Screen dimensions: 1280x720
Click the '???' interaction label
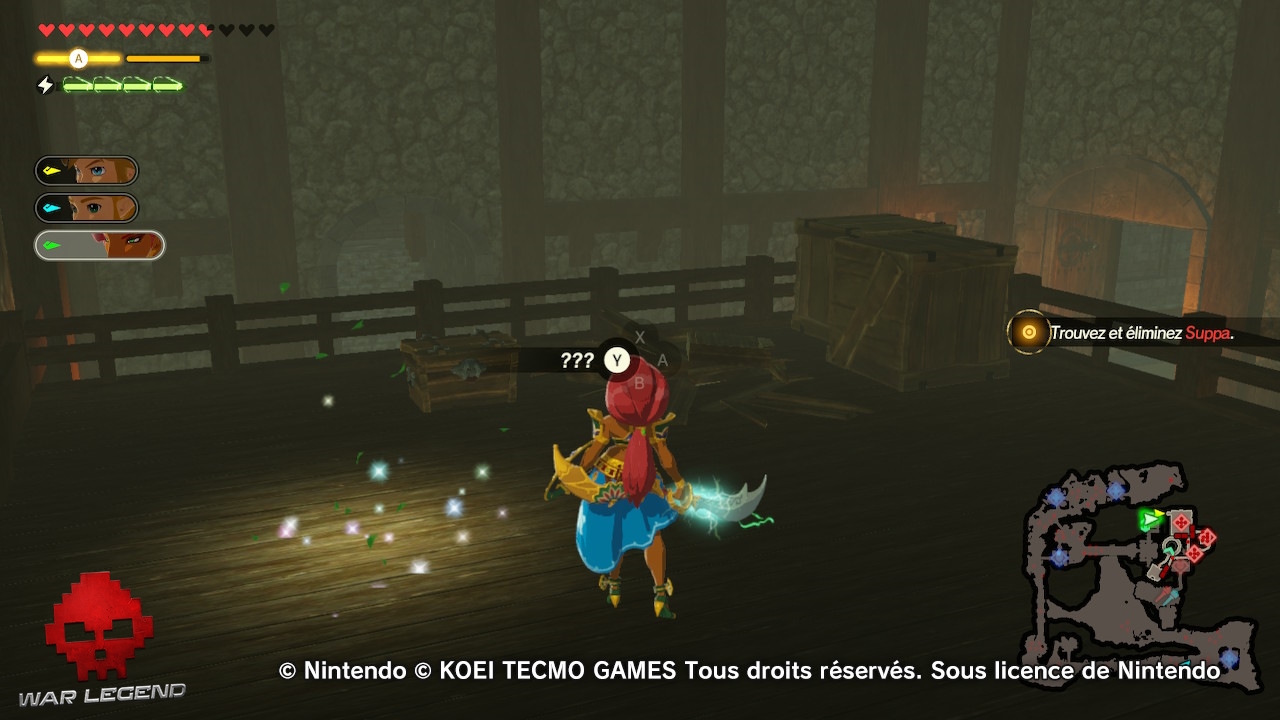click(x=576, y=361)
